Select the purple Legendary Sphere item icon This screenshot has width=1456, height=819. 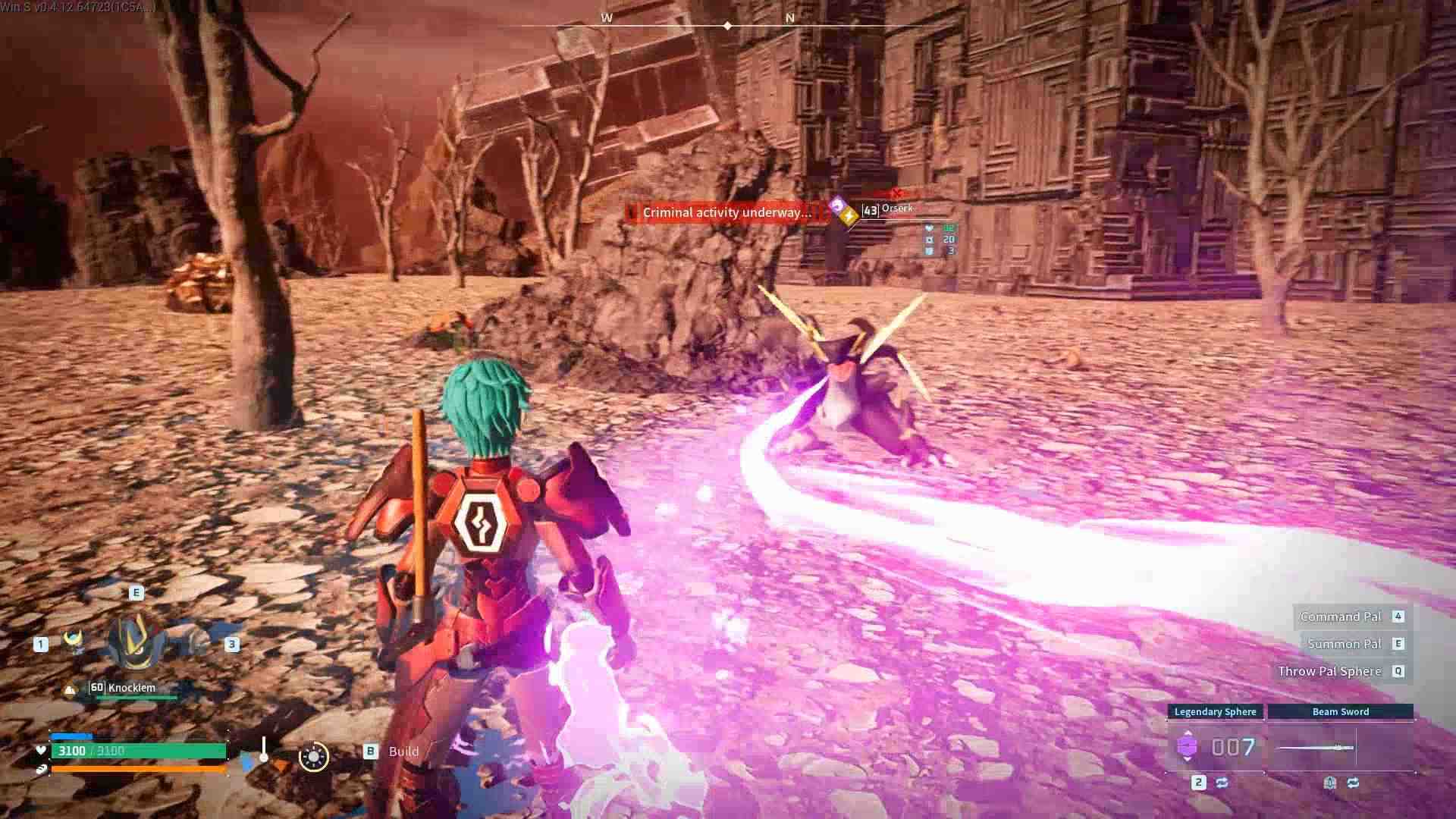tap(1188, 746)
